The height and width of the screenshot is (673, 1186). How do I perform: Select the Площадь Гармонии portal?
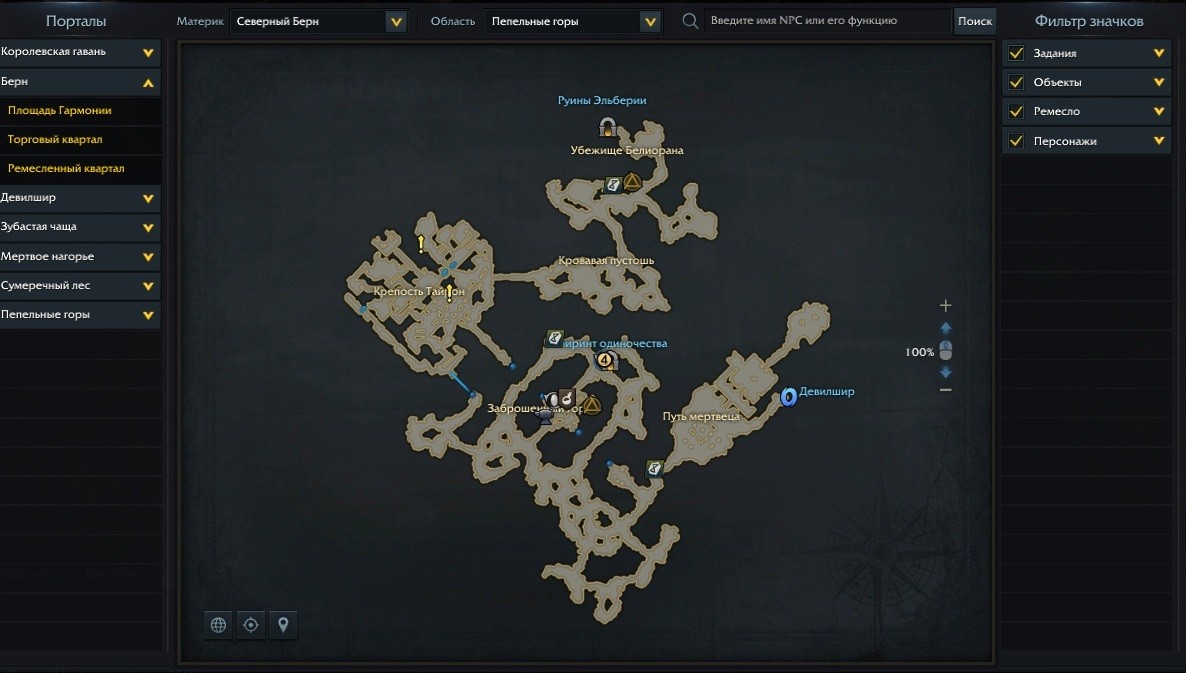pyautogui.click(x=60, y=111)
